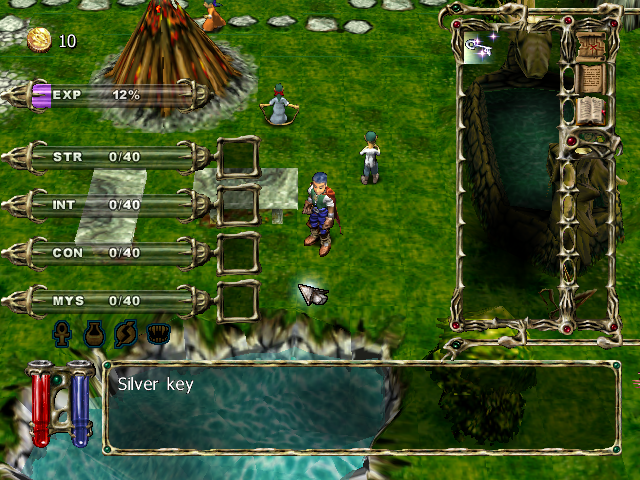The height and width of the screenshot is (480, 640).
Task: Click the gold coin icon
Action: pos(39,40)
